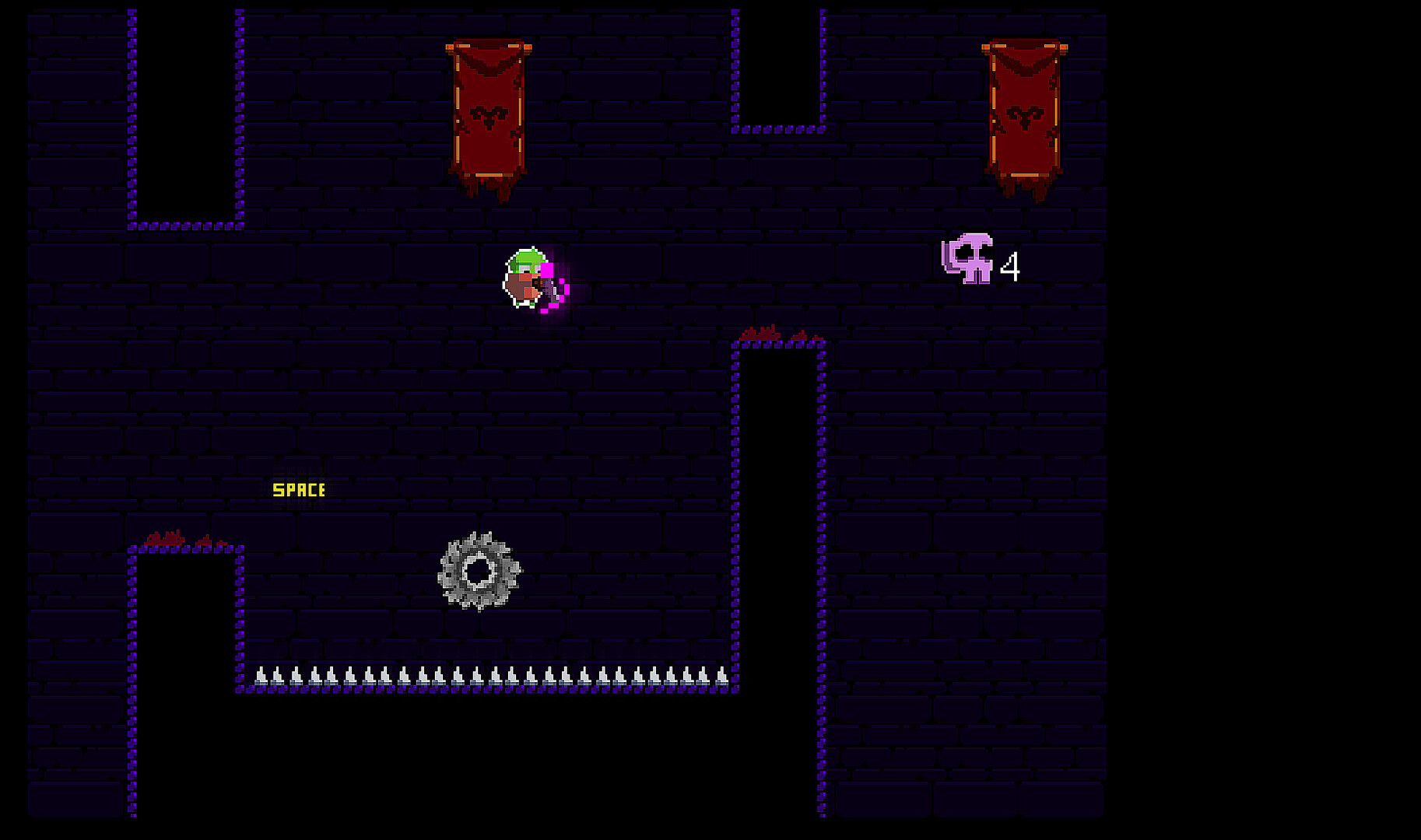Select the player character with green hair
The width and height of the screenshot is (1421, 840).
pyautogui.click(x=525, y=276)
